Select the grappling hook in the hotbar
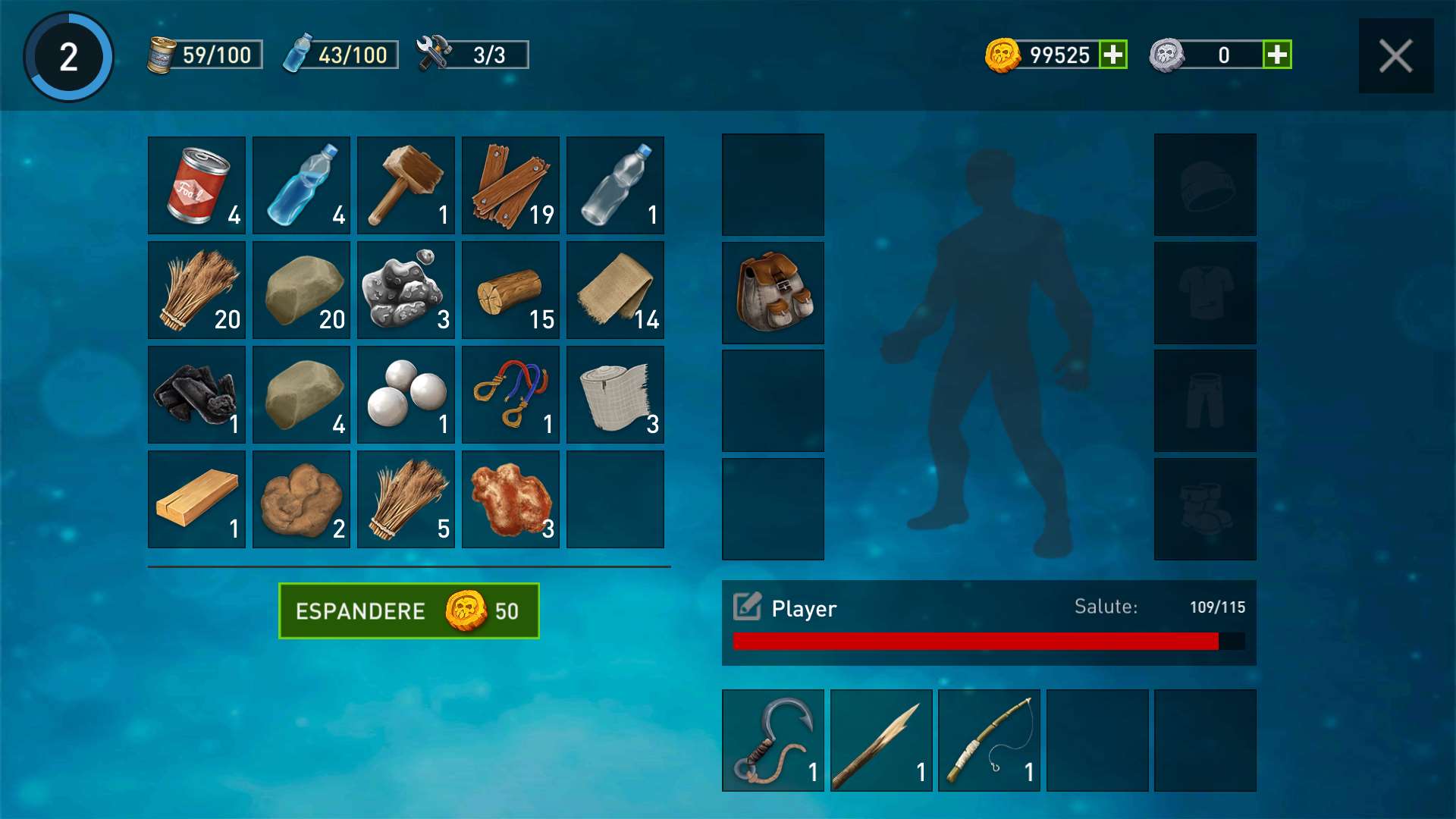1456x819 pixels. (773, 740)
